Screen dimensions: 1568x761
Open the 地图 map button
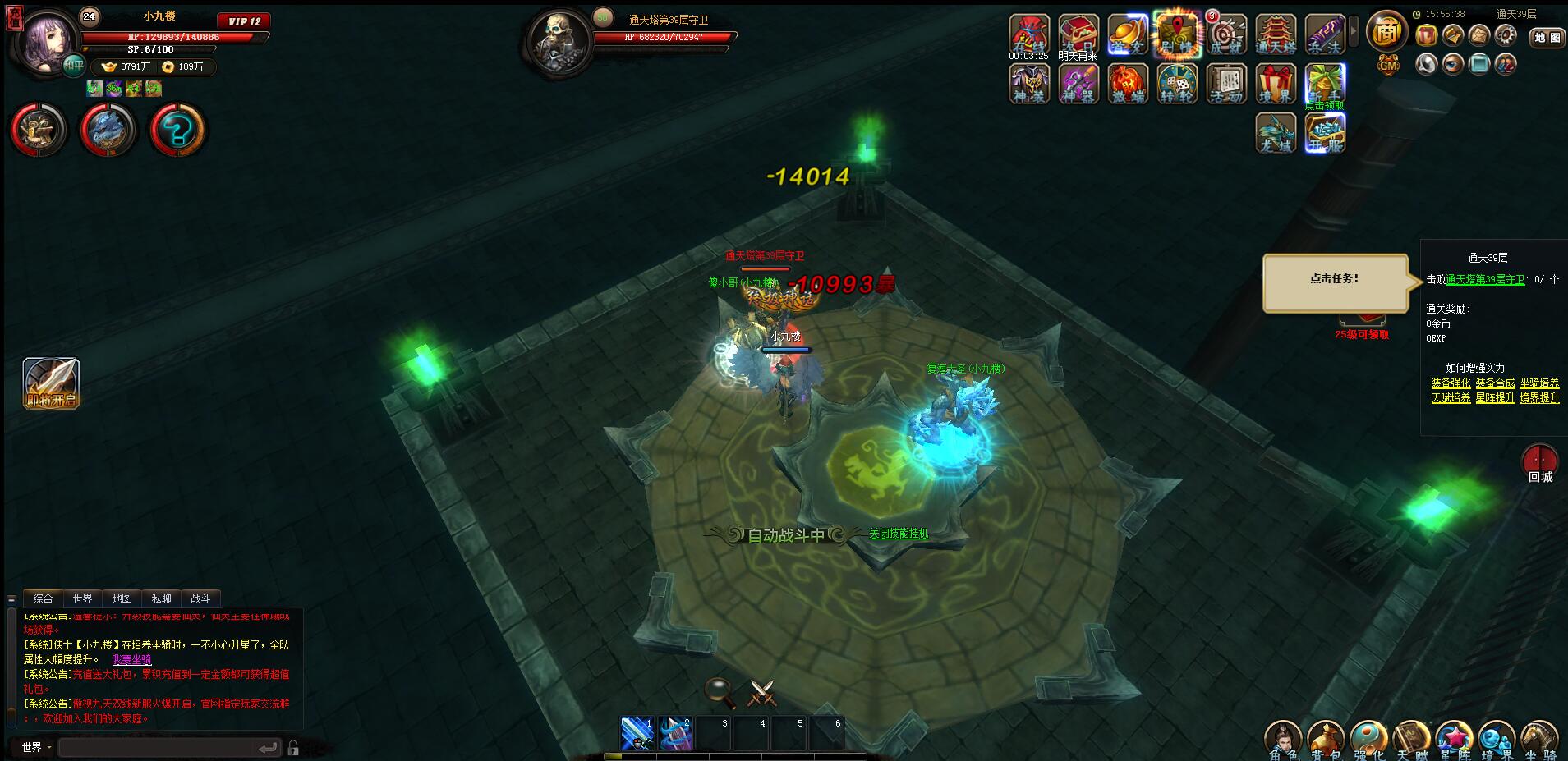(1547, 37)
